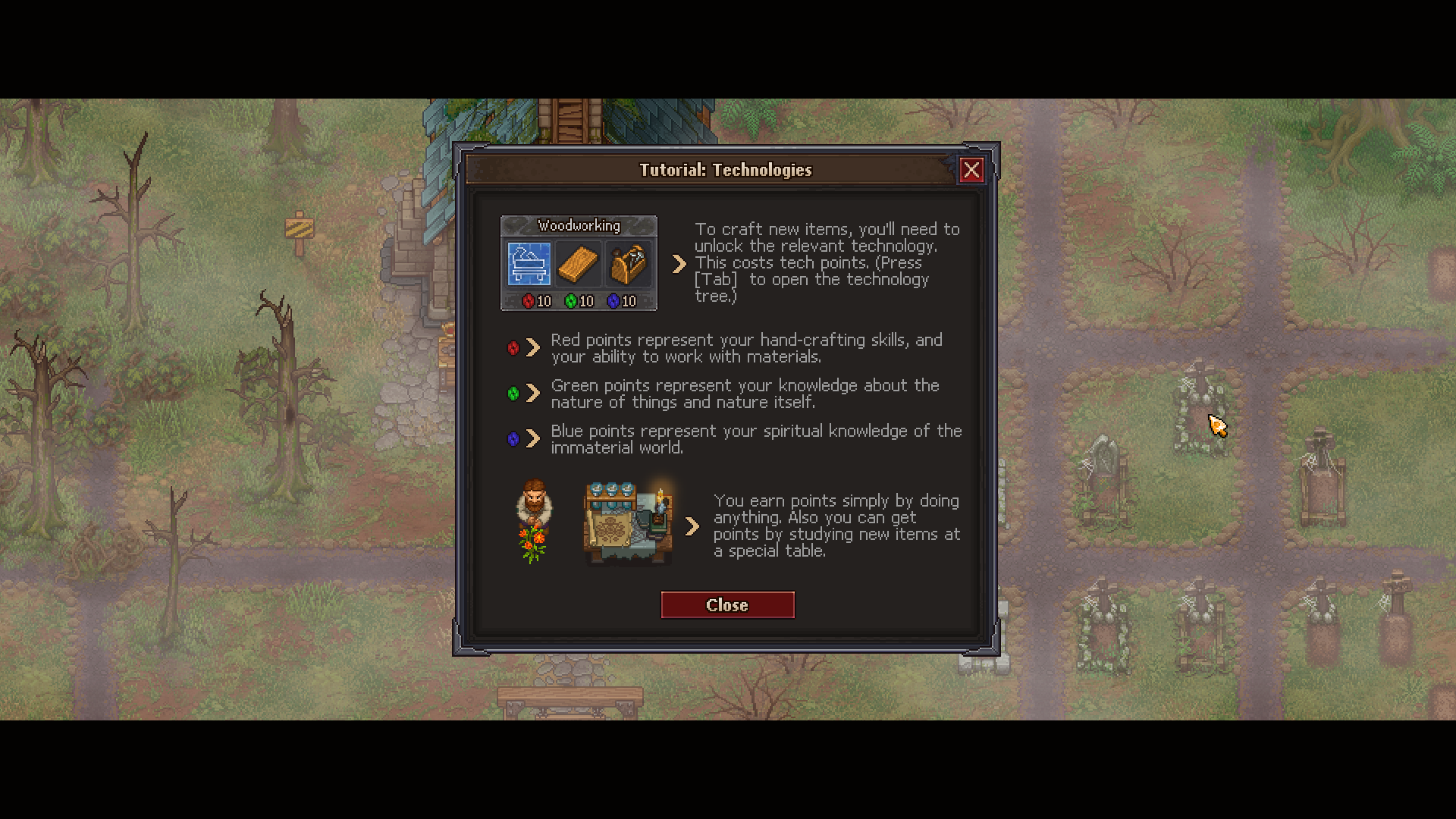1456x819 pixels.
Task: Click the Woodworking title label
Action: click(579, 225)
